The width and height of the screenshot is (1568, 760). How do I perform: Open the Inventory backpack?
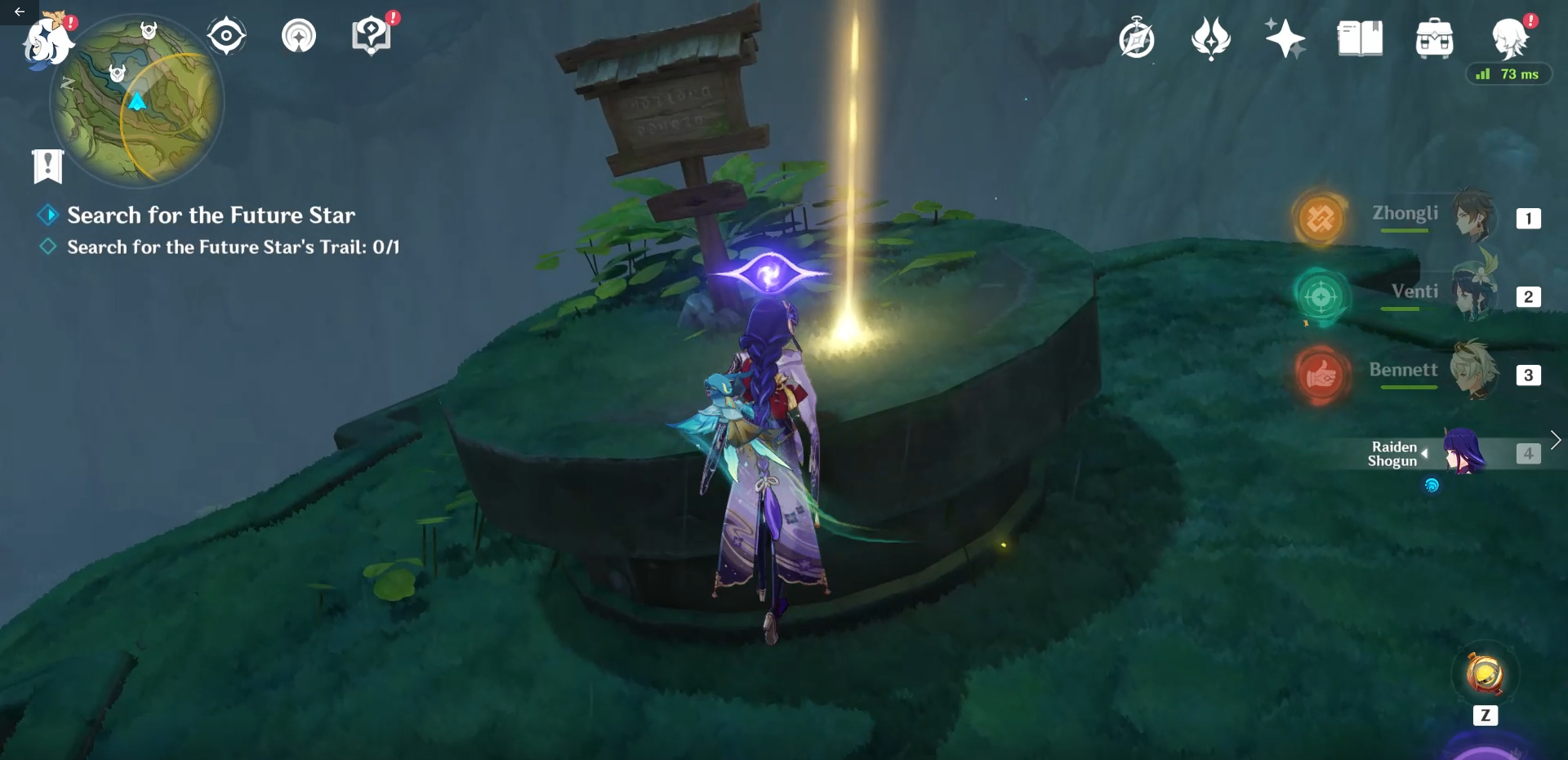tap(1435, 37)
